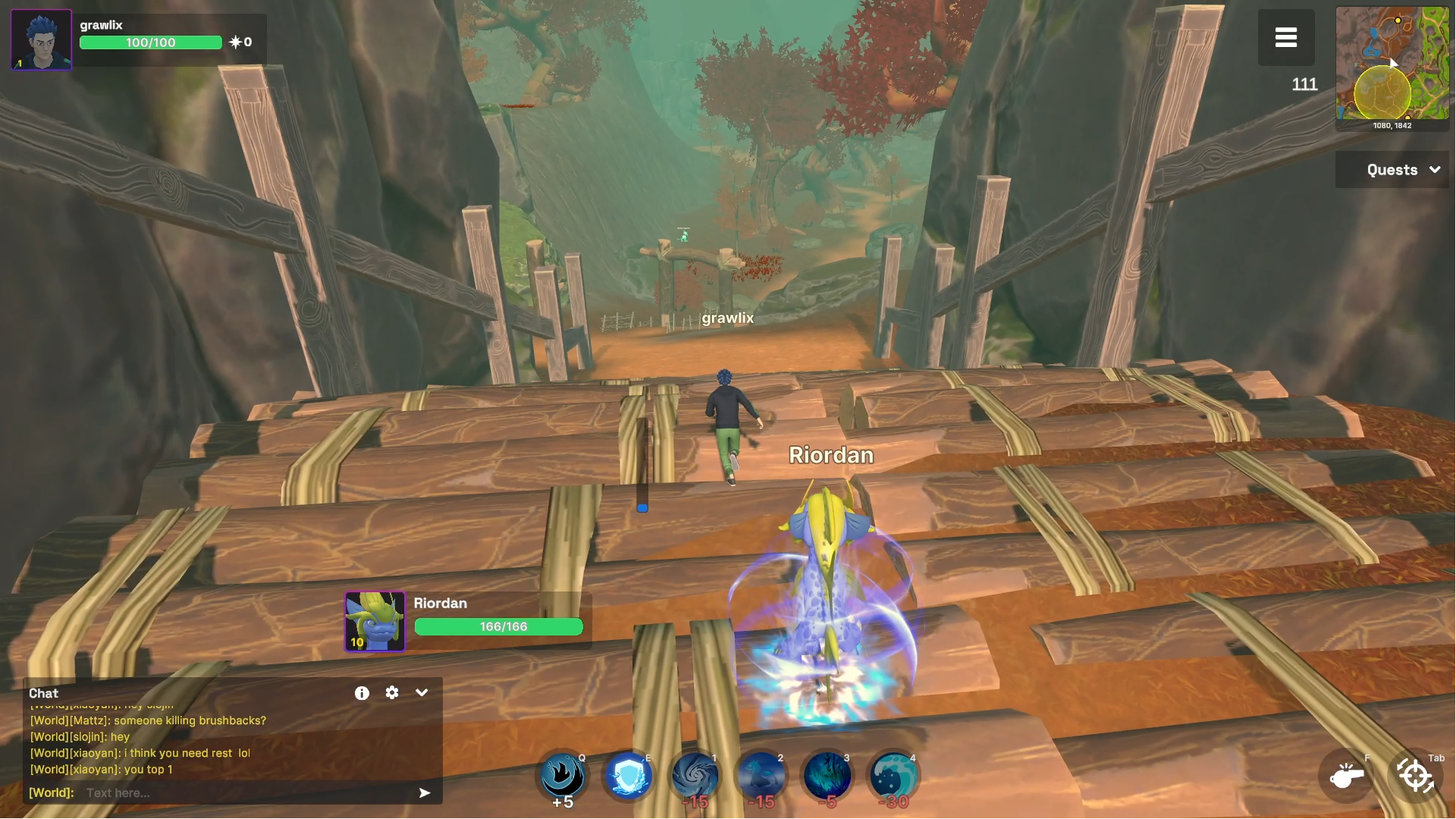Open the chat settings gear
This screenshot has width=1456, height=819.
392,692
